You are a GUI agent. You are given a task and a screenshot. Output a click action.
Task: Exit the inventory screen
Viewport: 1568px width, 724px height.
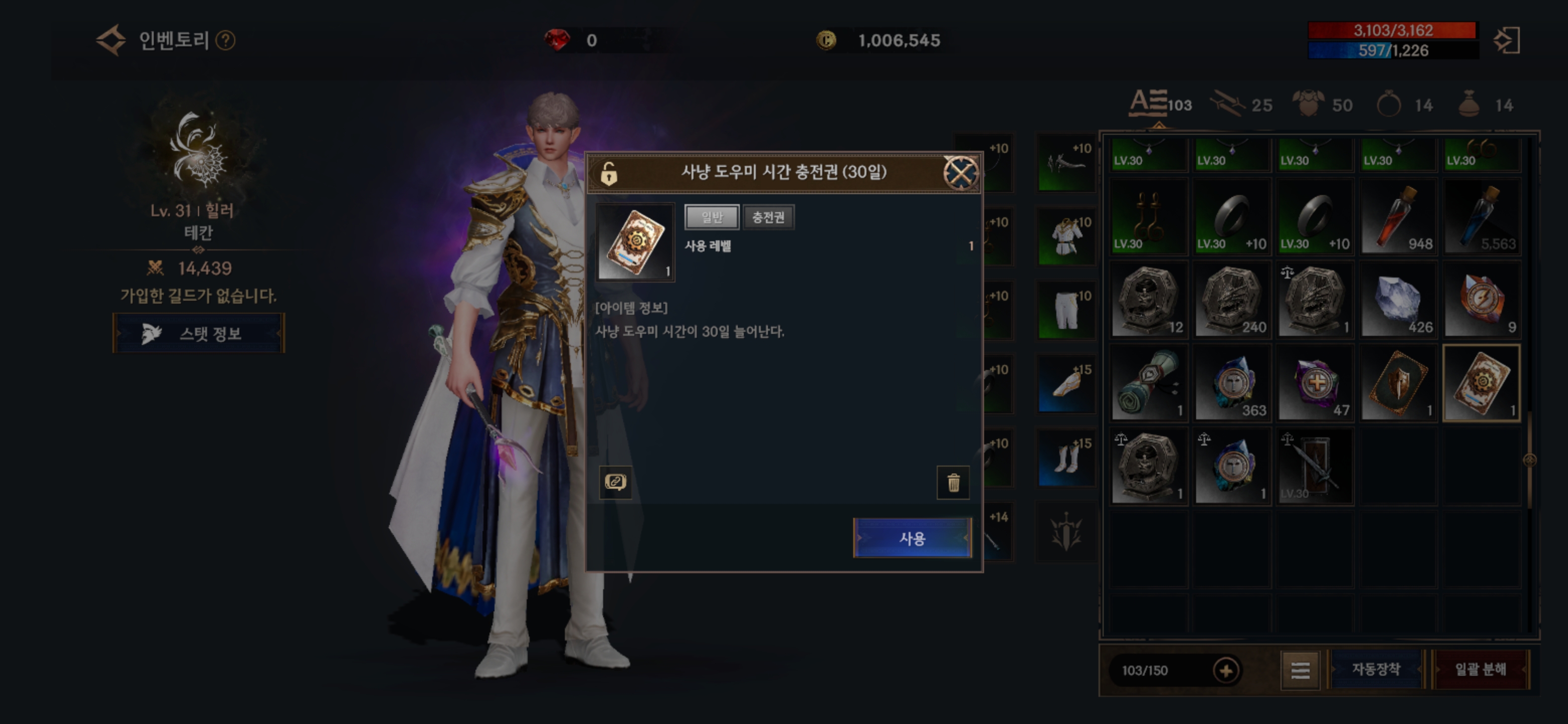(x=1507, y=41)
